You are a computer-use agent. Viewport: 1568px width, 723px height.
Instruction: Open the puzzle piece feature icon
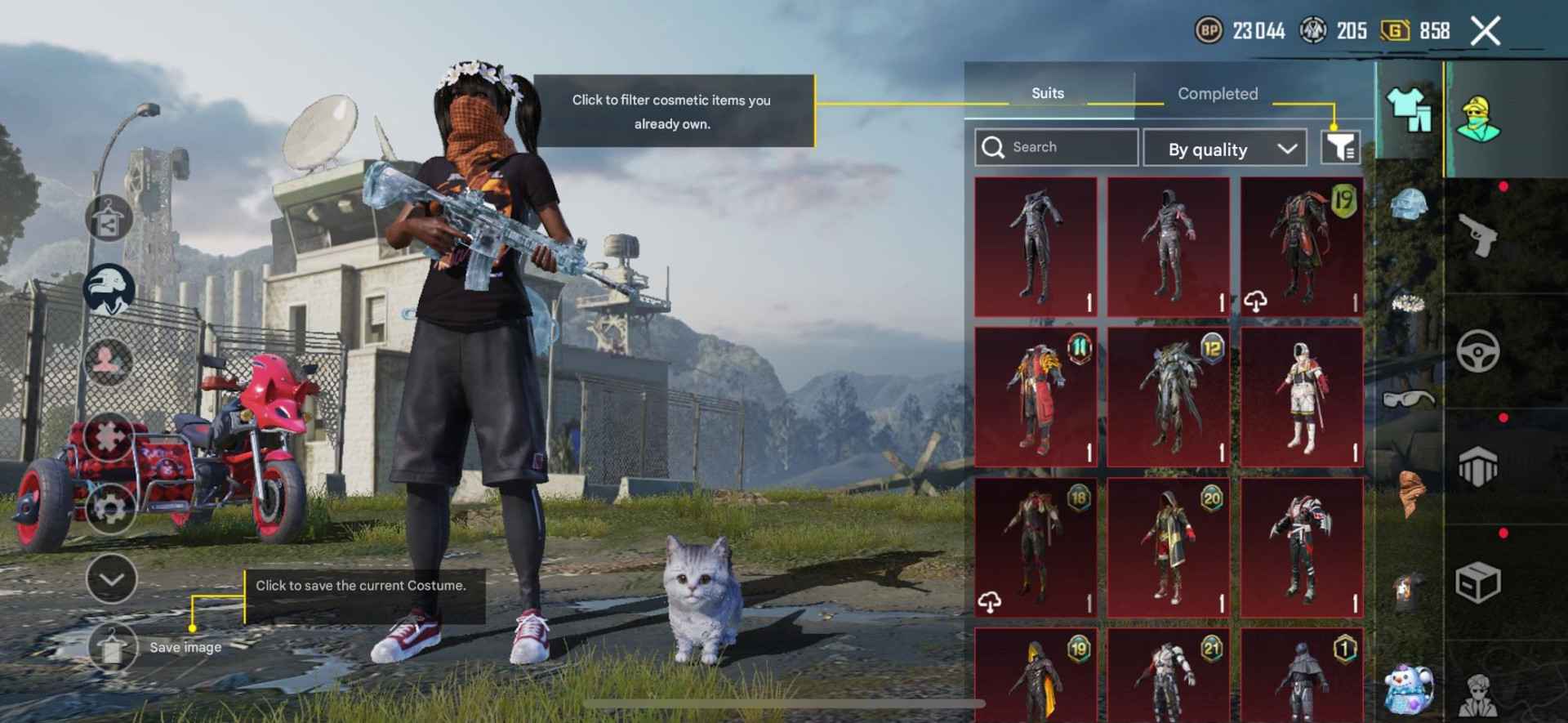point(110,433)
